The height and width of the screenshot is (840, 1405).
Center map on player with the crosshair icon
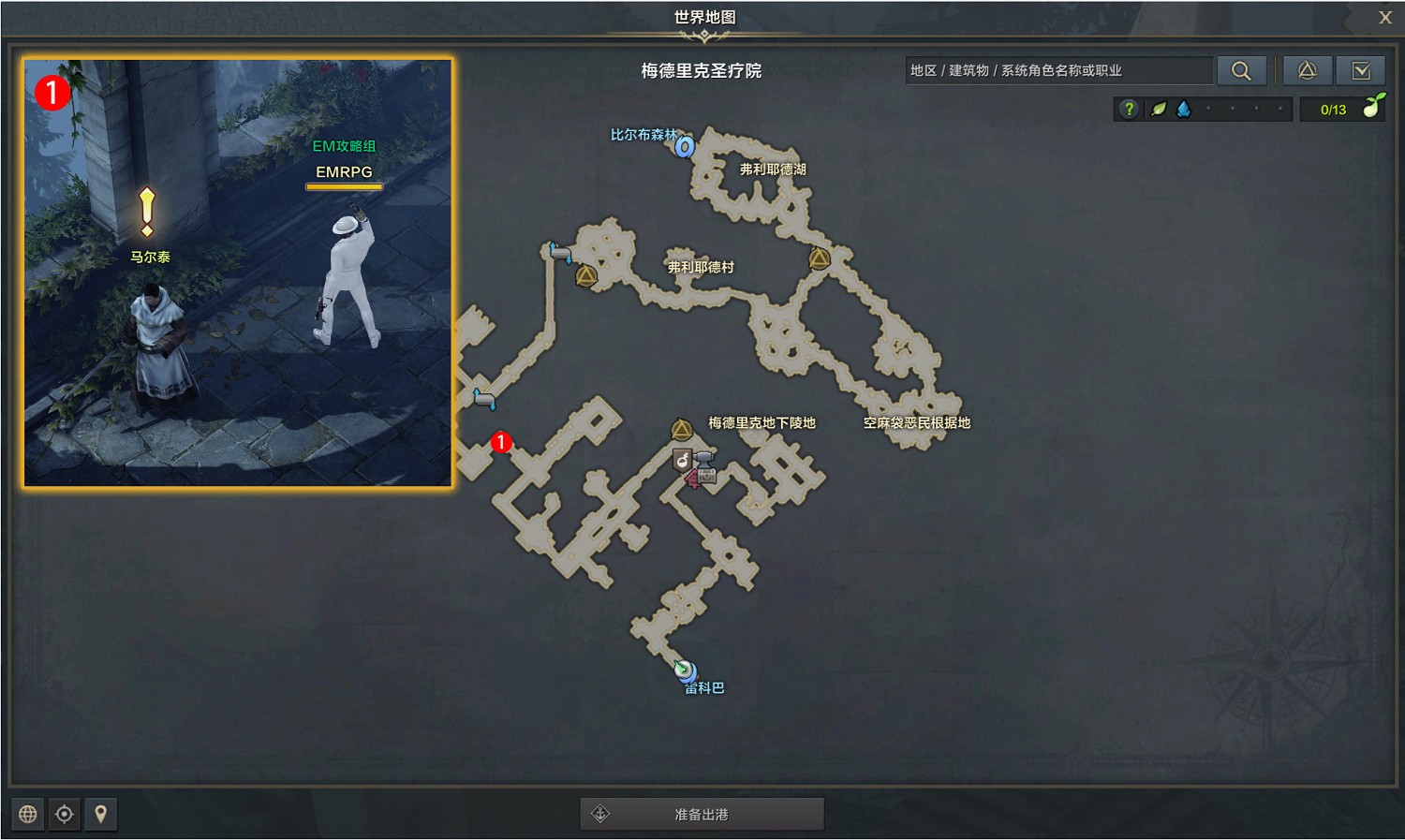(64, 814)
